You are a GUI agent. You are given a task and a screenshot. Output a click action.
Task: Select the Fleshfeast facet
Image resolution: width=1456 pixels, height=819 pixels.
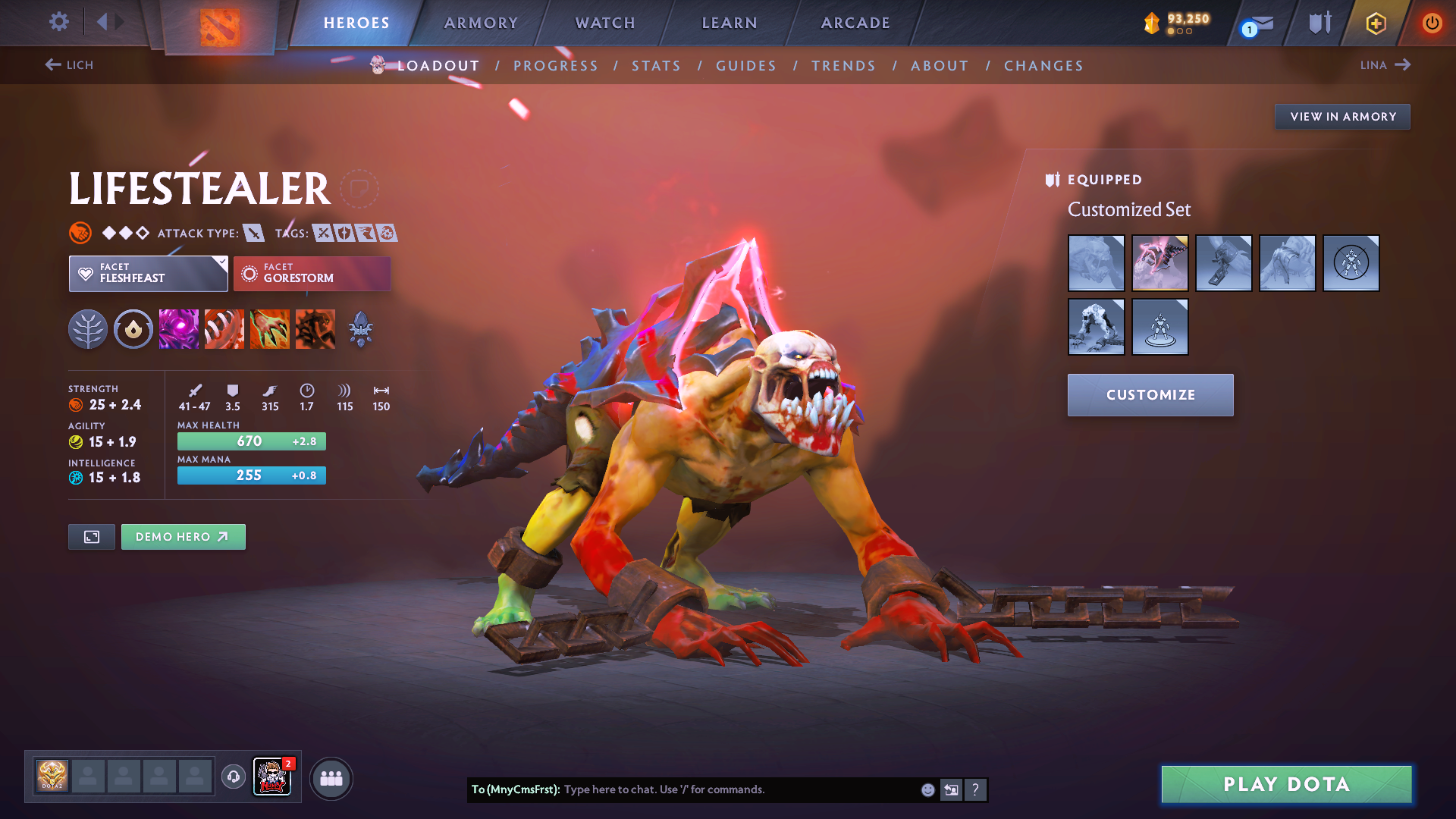tap(148, 274)
